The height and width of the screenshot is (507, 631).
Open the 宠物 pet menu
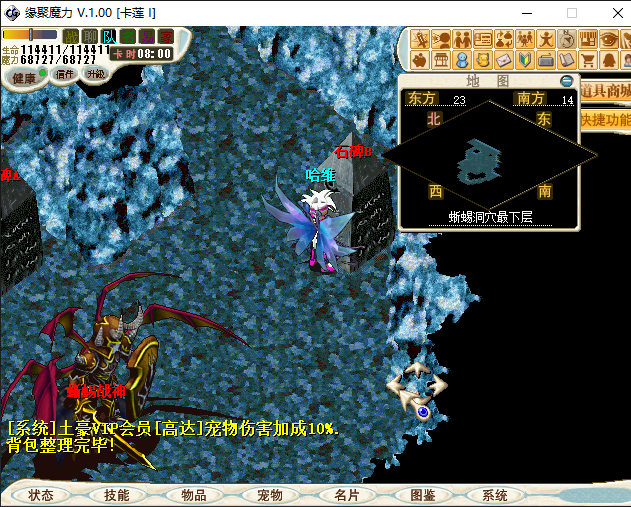click(269, 495)
